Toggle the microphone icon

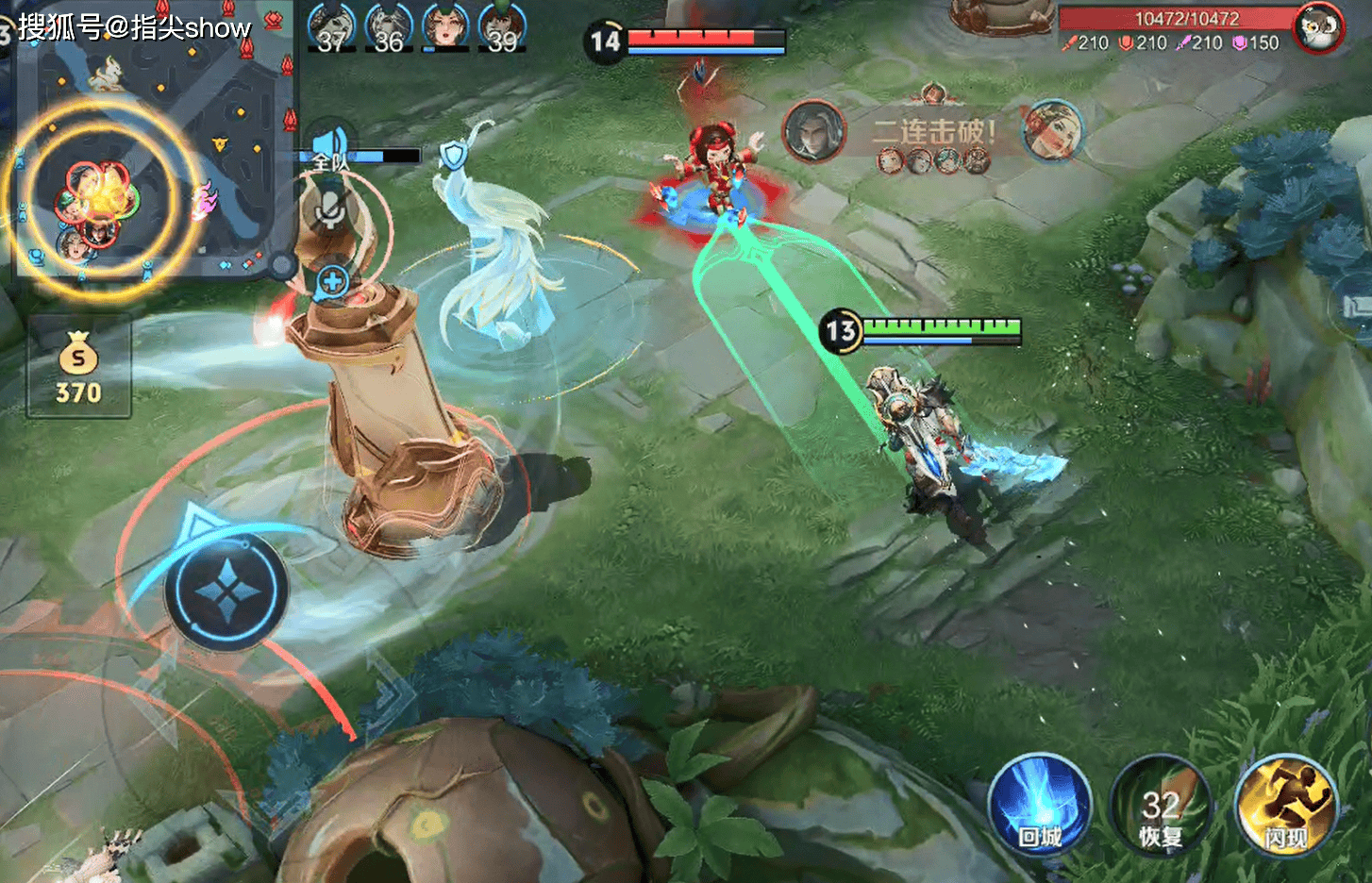(x=329, y=210)
